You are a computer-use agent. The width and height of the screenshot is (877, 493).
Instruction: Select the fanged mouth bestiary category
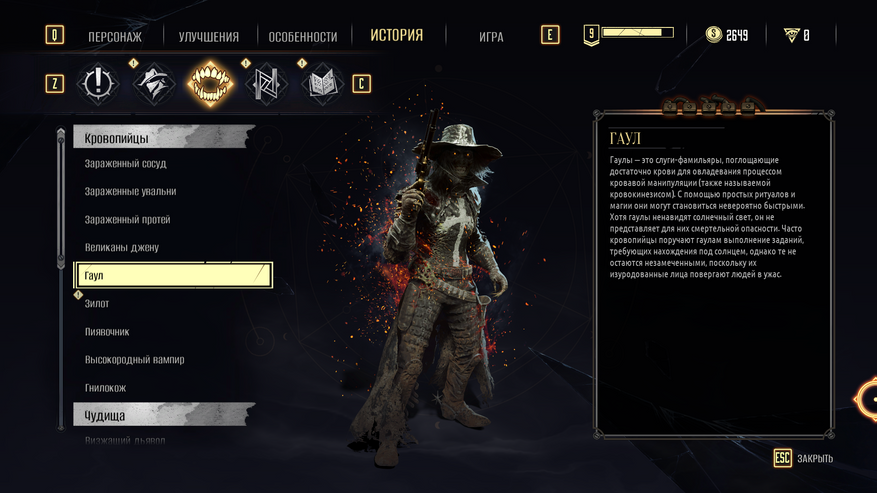point(209,83)
